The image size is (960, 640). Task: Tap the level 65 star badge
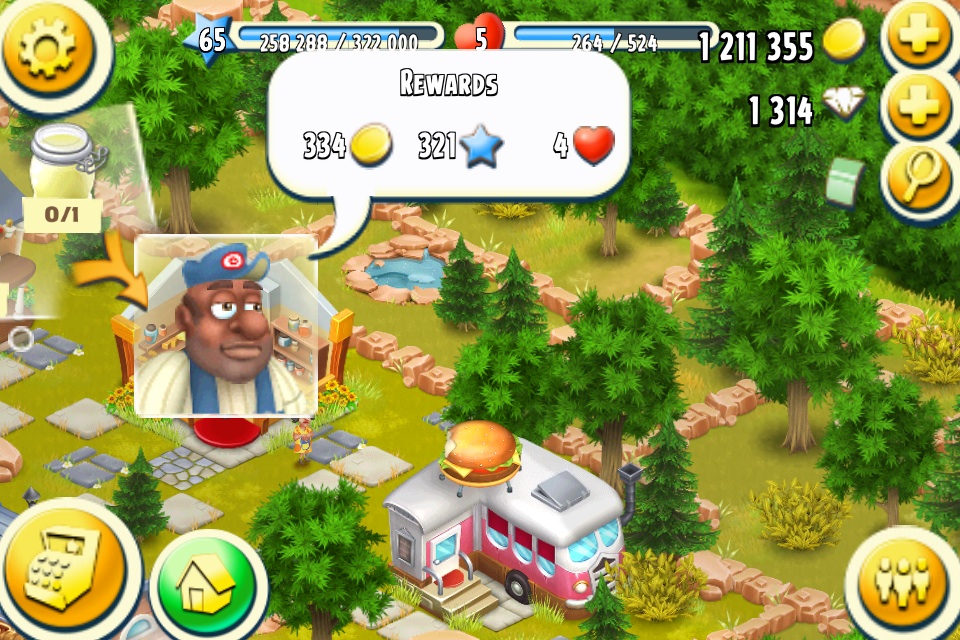tap(211, 40)
